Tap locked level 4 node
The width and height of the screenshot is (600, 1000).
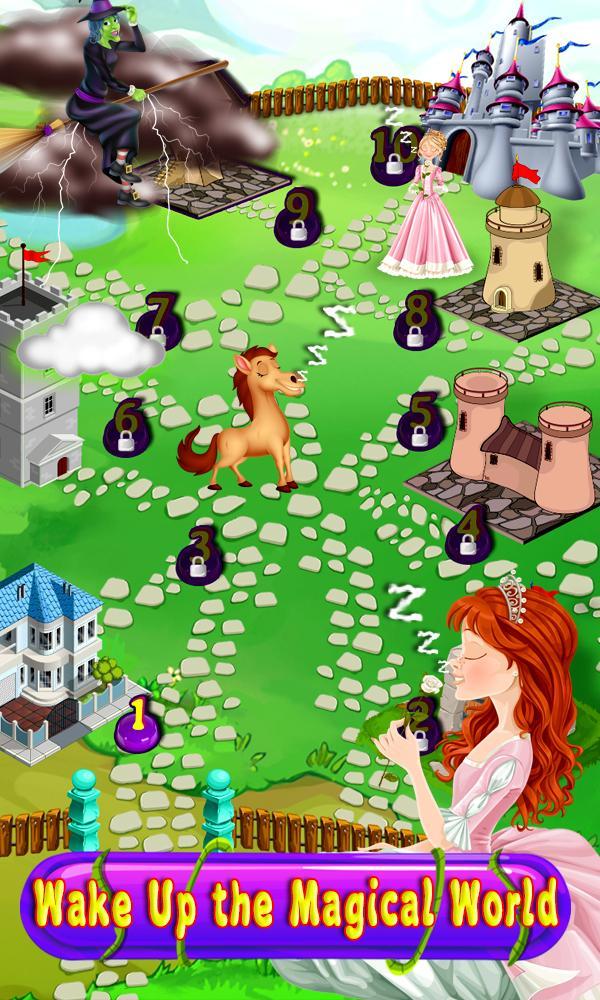pos(468,535)
